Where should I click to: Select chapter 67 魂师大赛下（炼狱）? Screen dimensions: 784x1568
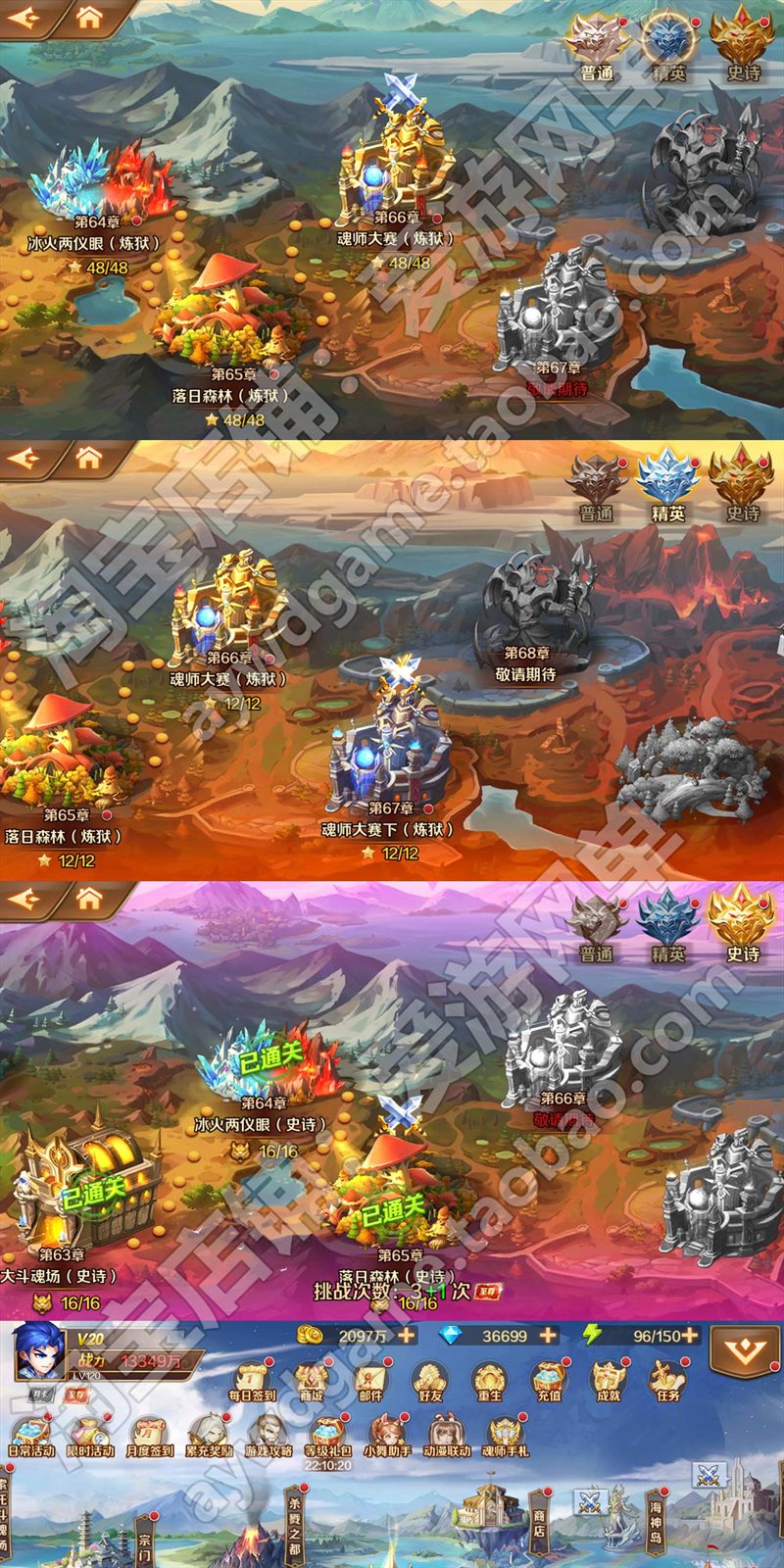(x=390, y=755)
